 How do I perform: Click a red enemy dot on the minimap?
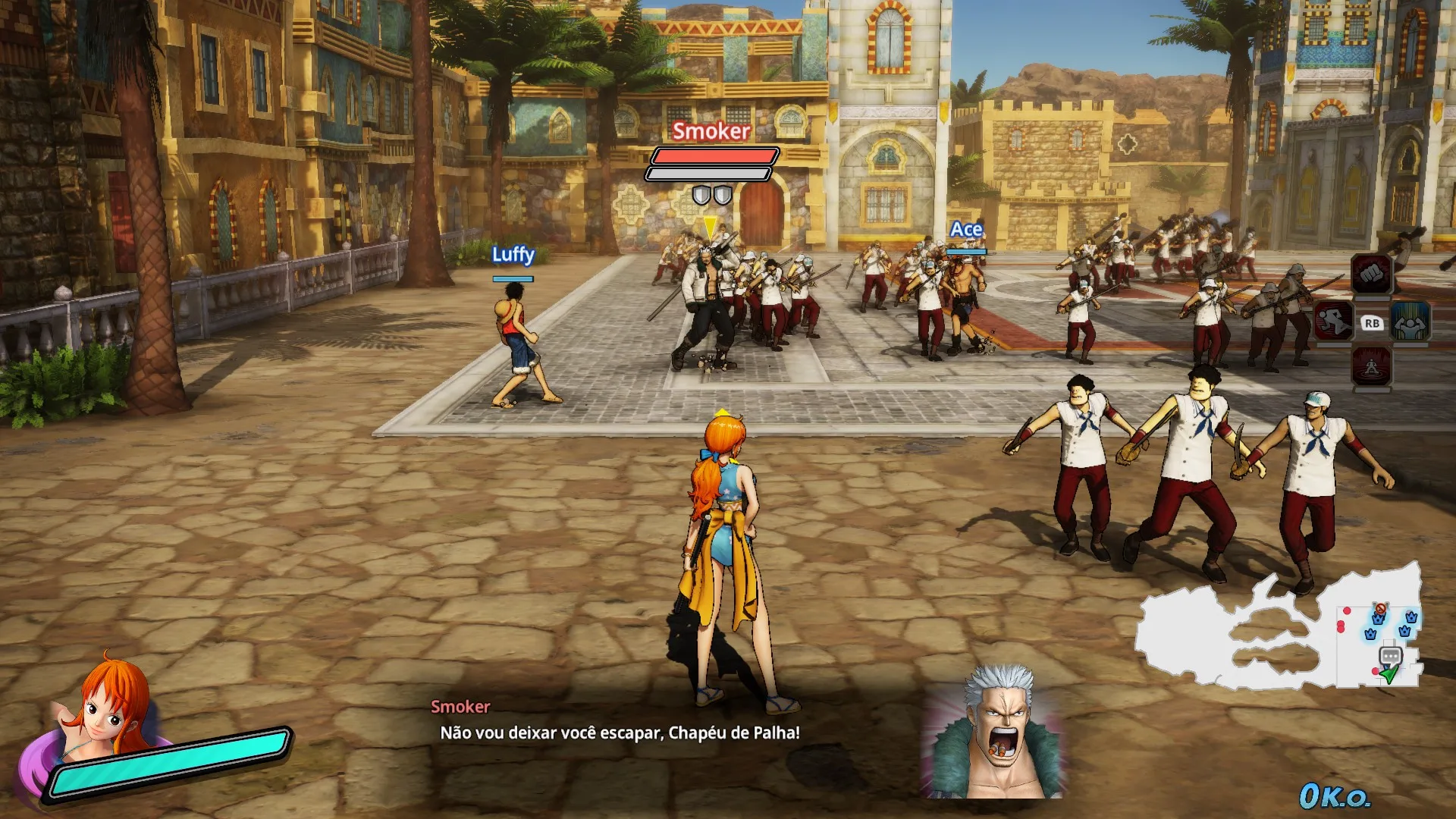coord(1346,611)
